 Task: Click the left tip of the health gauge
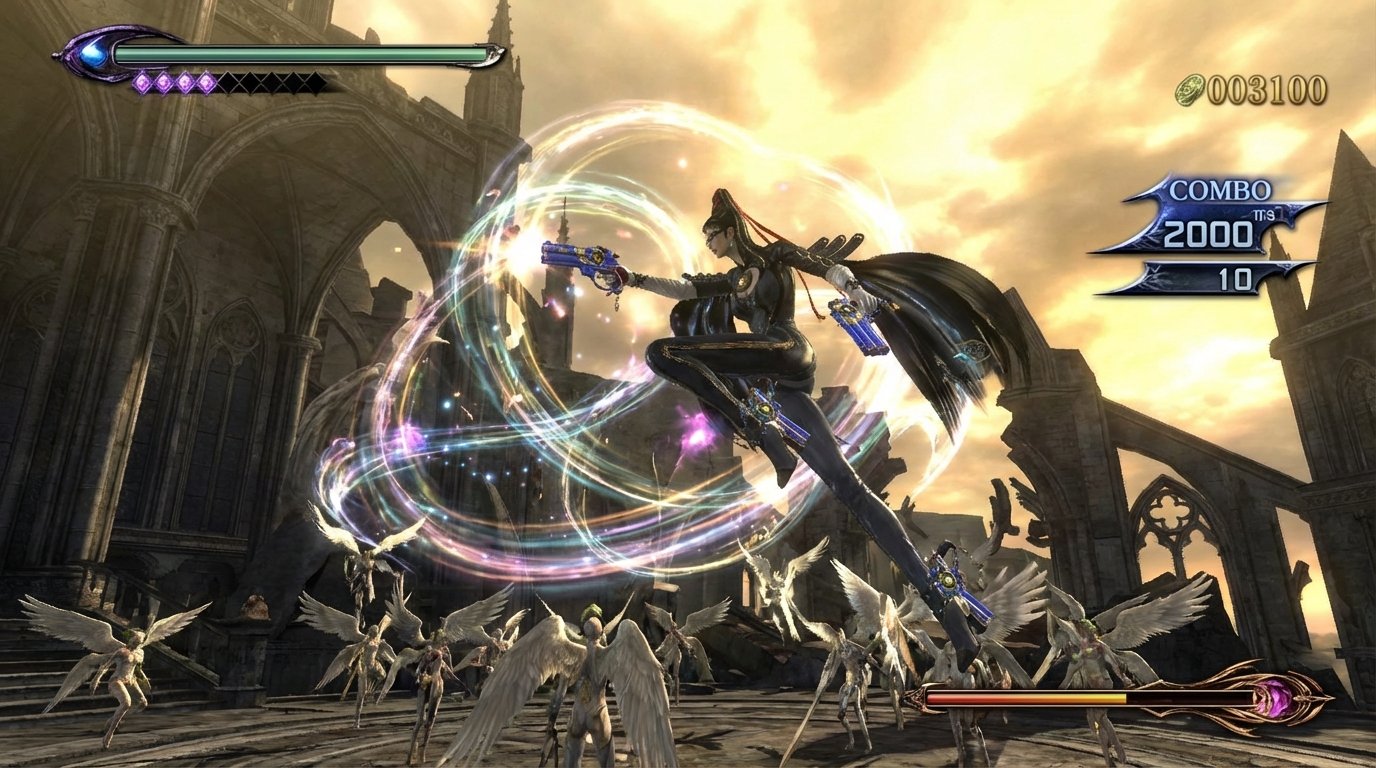coord(57,55)
